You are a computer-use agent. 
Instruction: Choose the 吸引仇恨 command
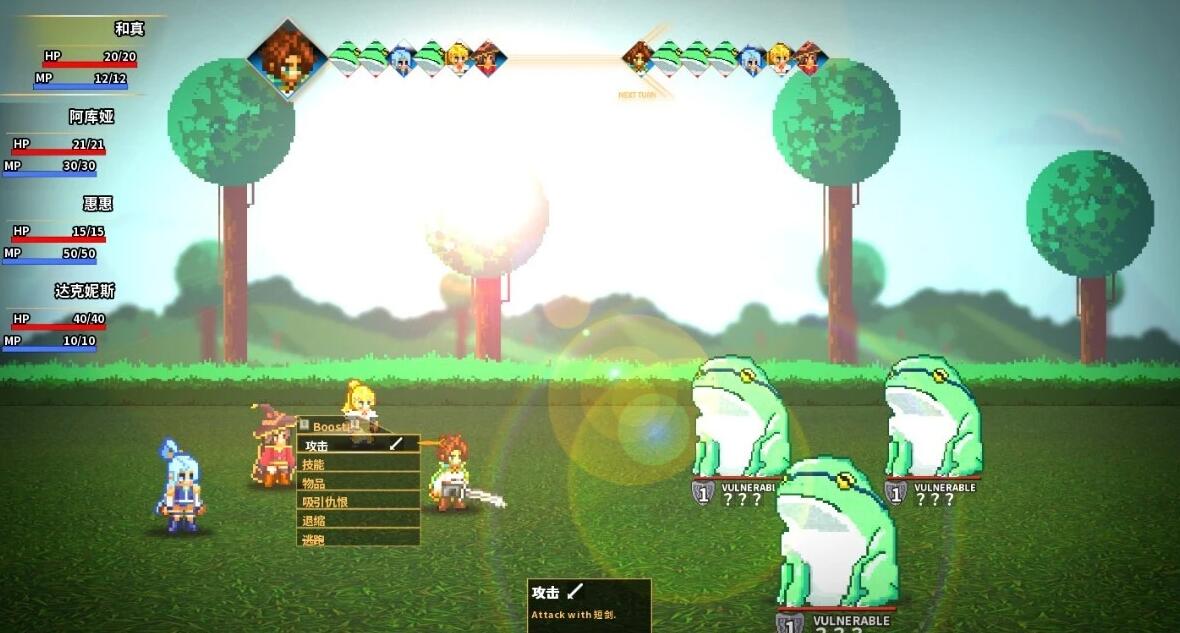pos(357,502)
